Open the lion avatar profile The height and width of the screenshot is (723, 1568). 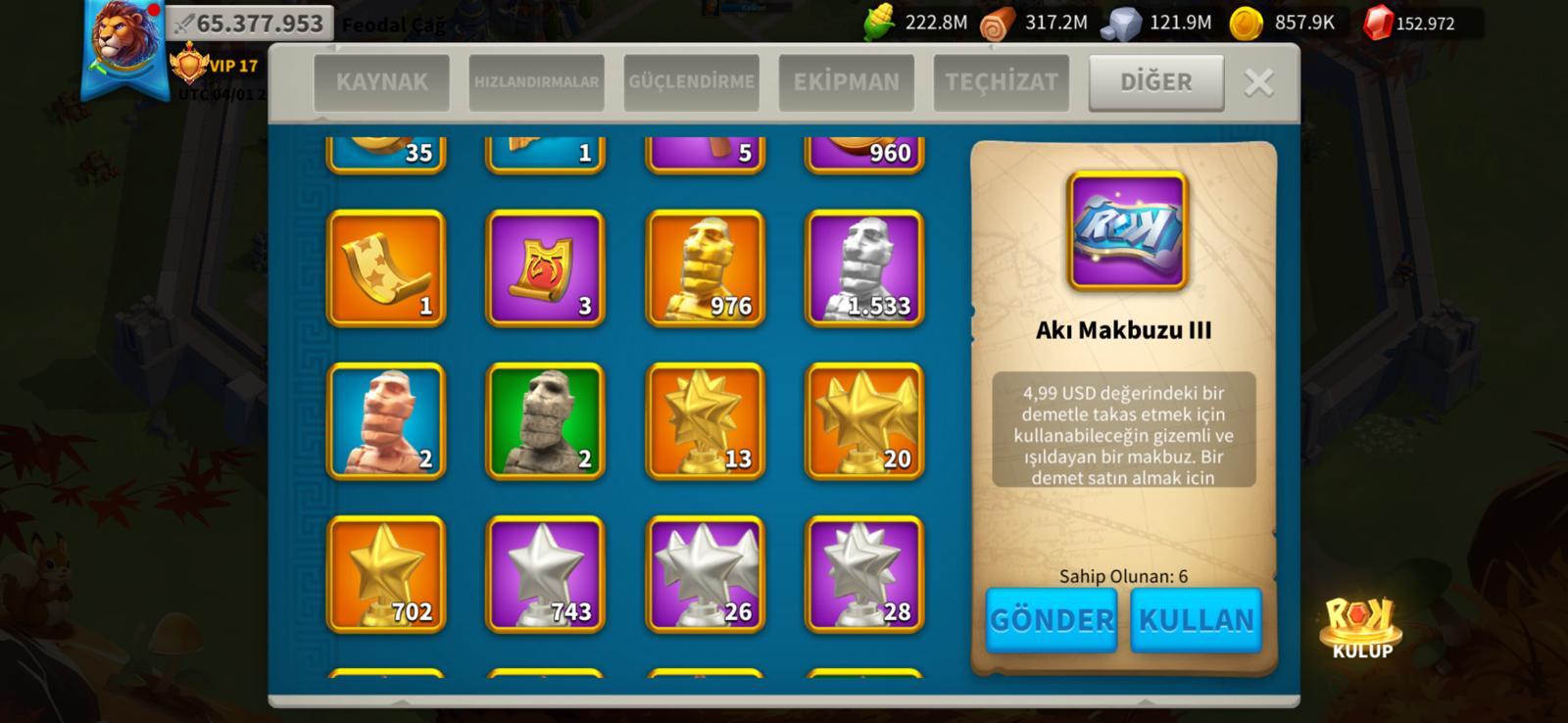click(123, 39)
